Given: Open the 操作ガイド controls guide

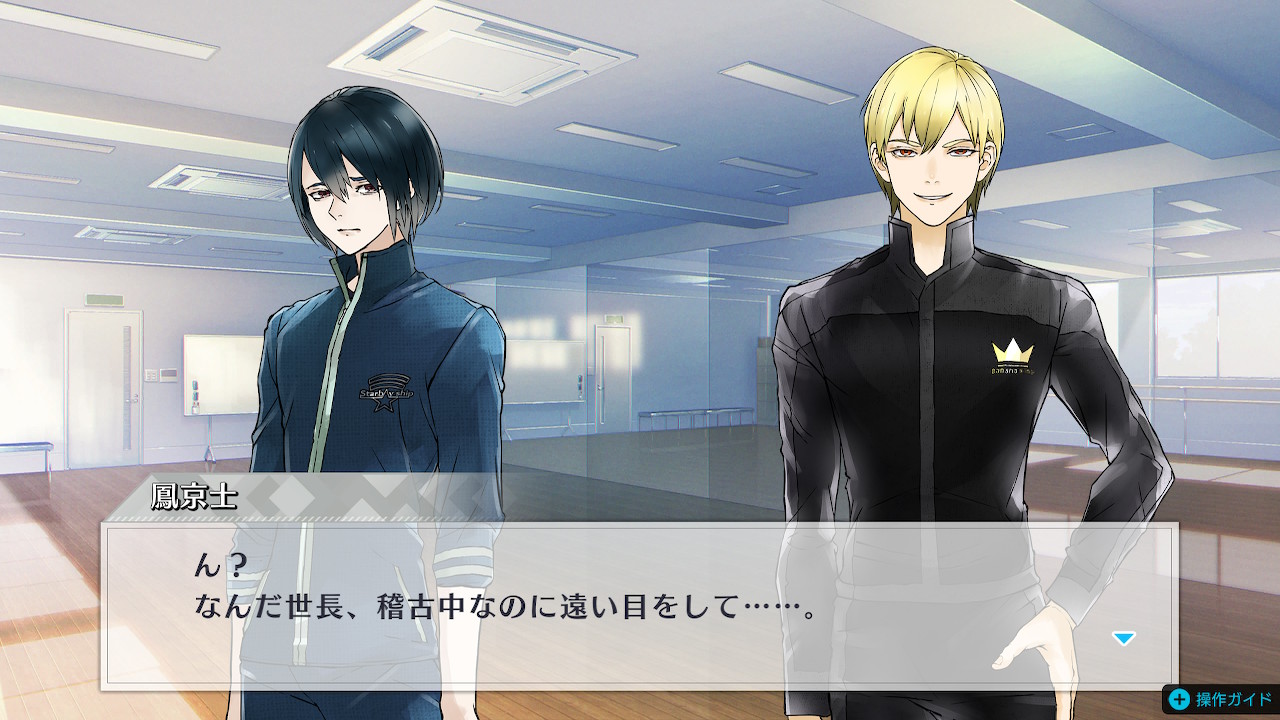Looking at the screenshot, I should (1220, 699).
